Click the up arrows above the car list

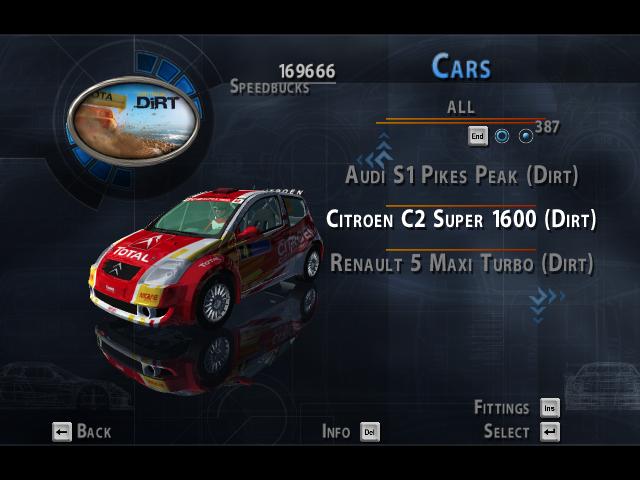click(x=378, y=155)
